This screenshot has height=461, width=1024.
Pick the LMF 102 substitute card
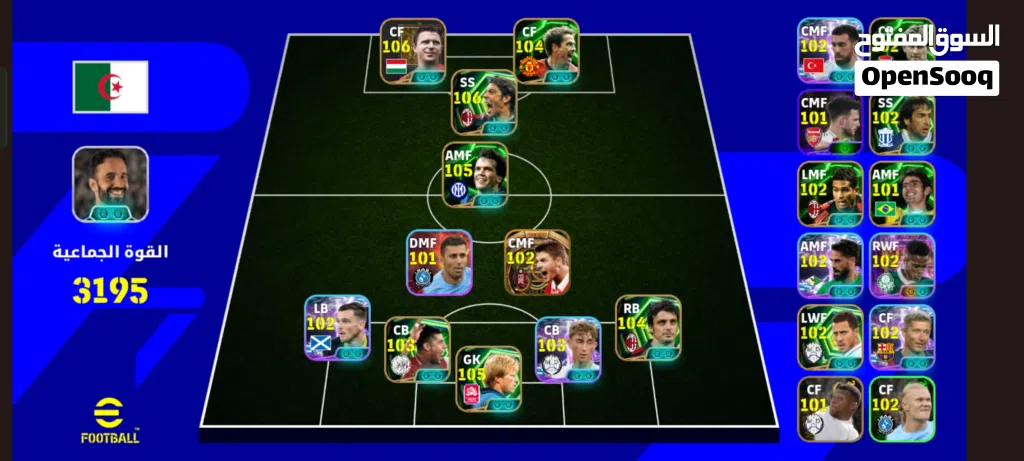830,194
